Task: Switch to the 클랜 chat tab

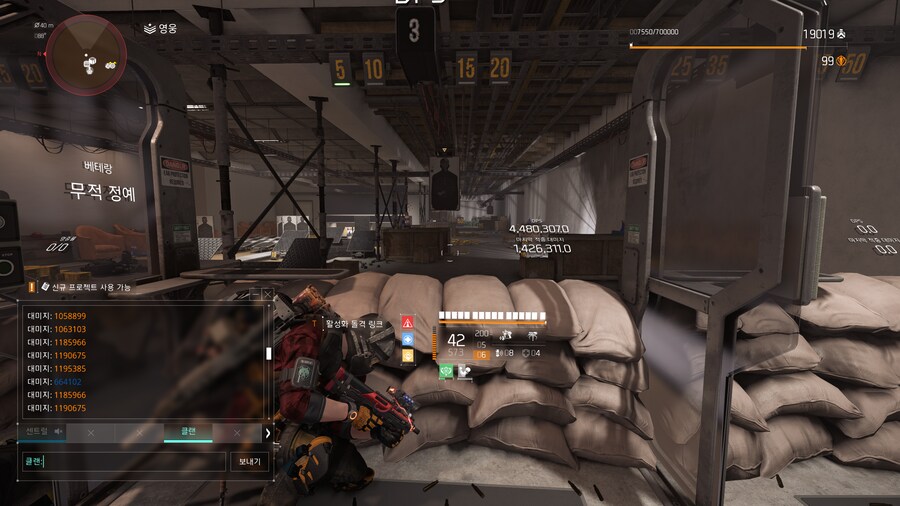Action: [189, 432]
